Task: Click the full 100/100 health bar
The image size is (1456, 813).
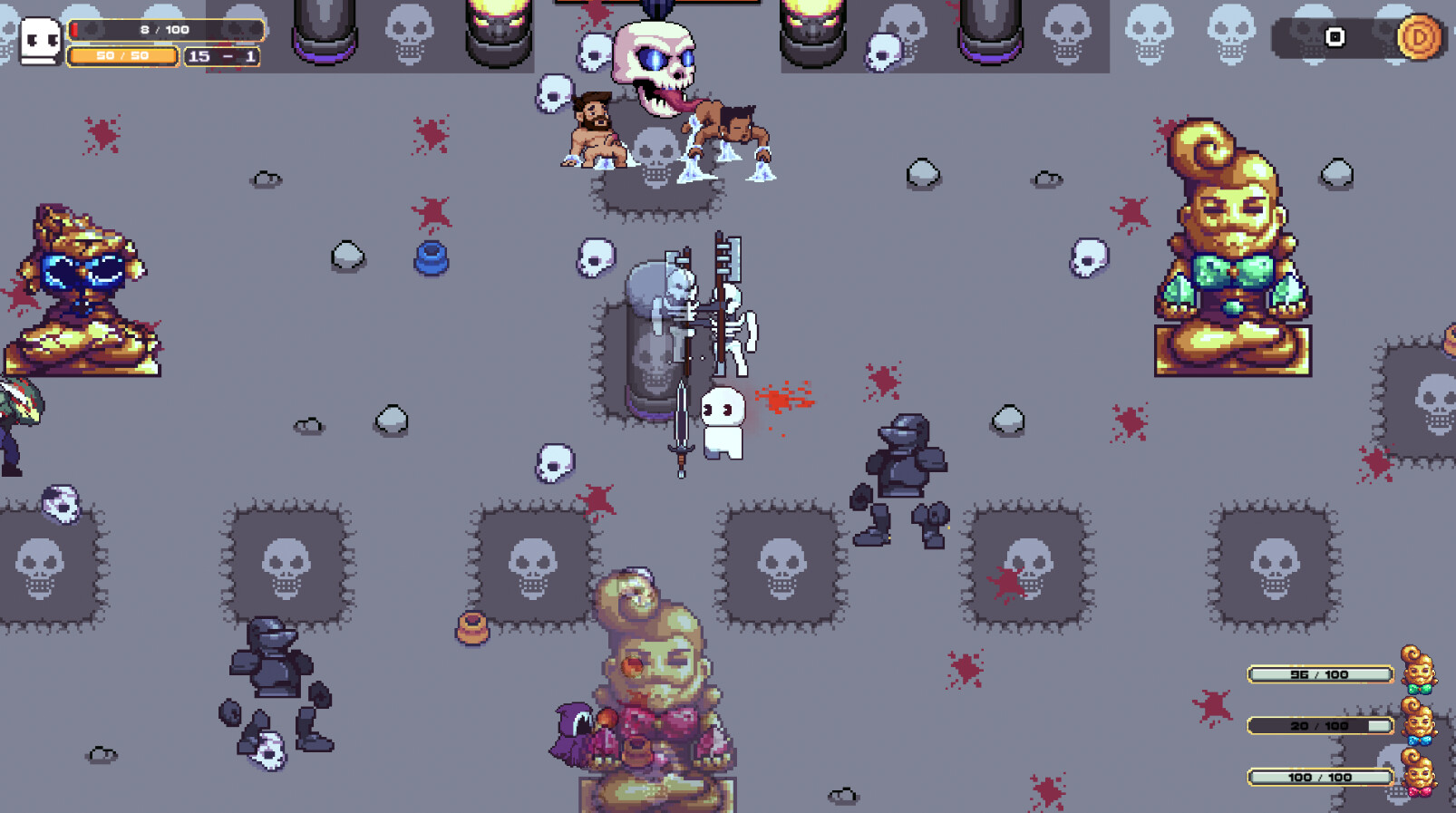Action: click(x=1316, y=777)
